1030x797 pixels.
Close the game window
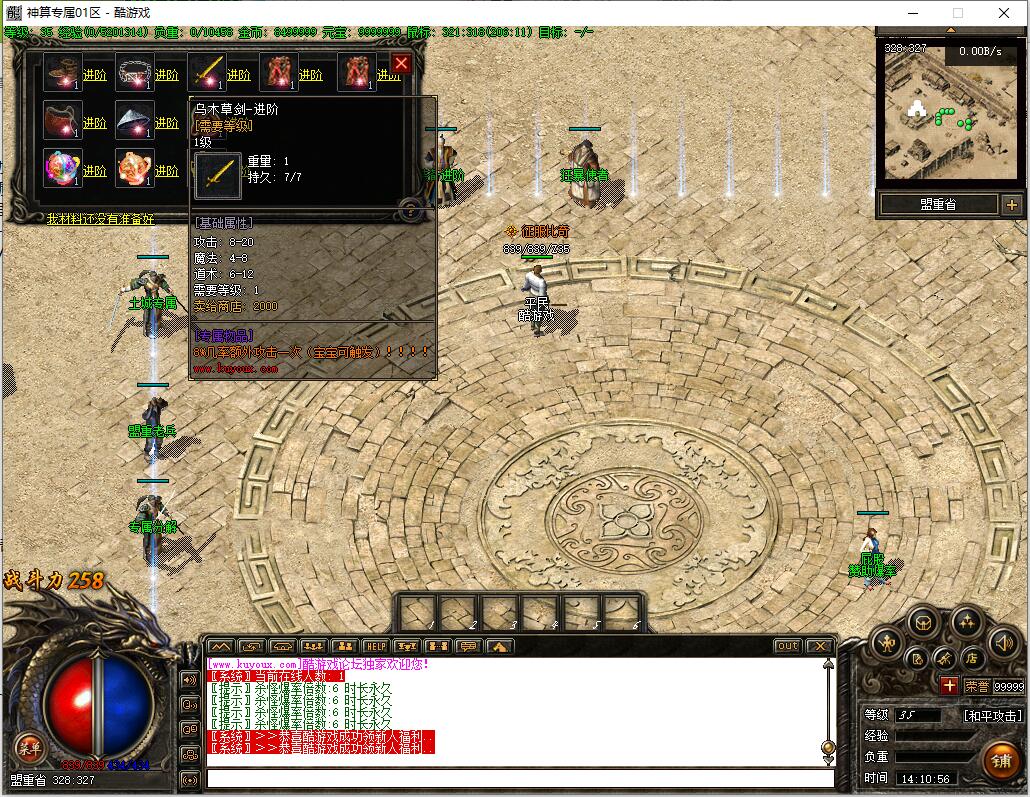click(x=1005, y=13)
